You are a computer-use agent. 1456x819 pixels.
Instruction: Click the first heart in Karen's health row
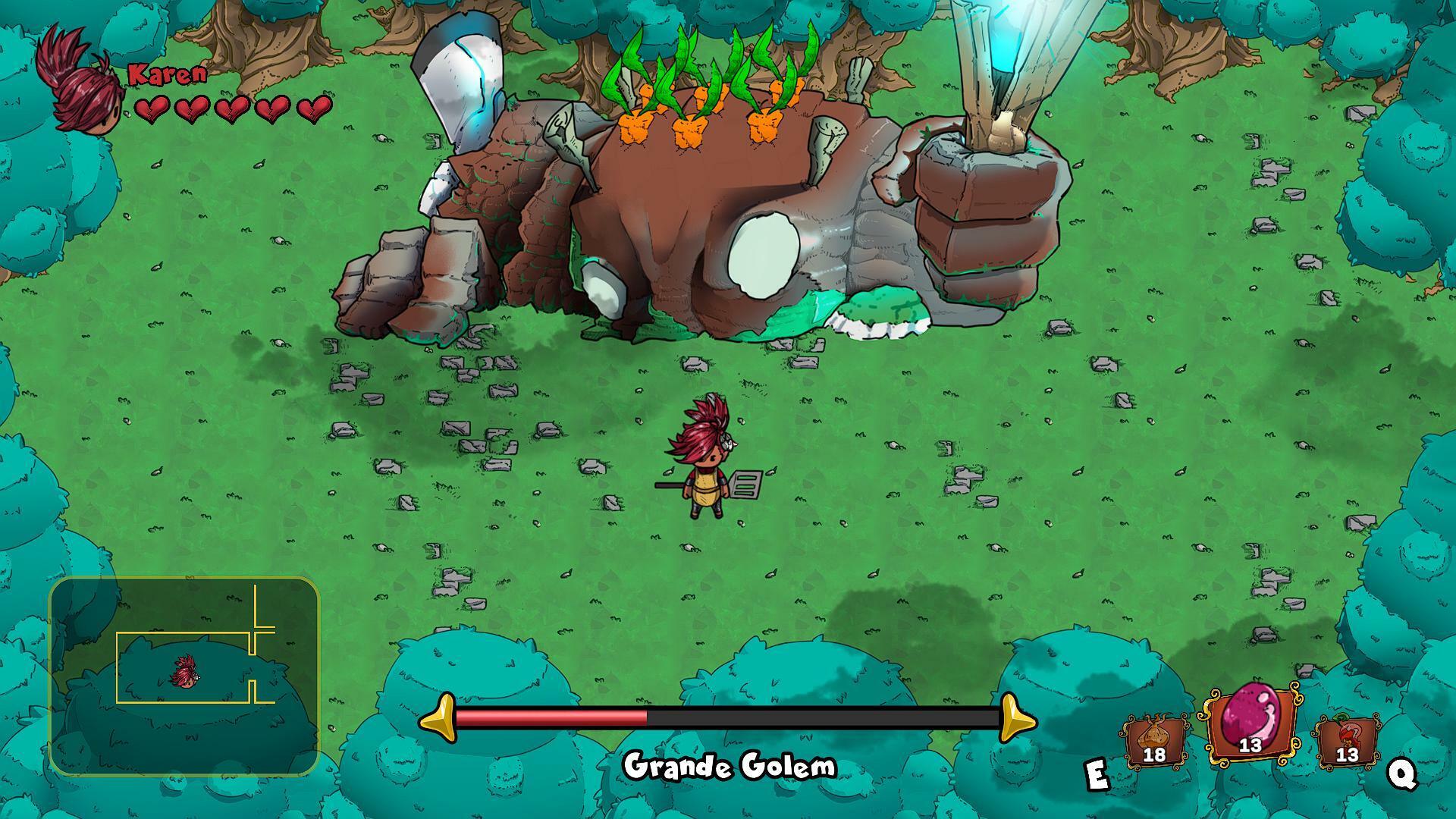[153, 111]
